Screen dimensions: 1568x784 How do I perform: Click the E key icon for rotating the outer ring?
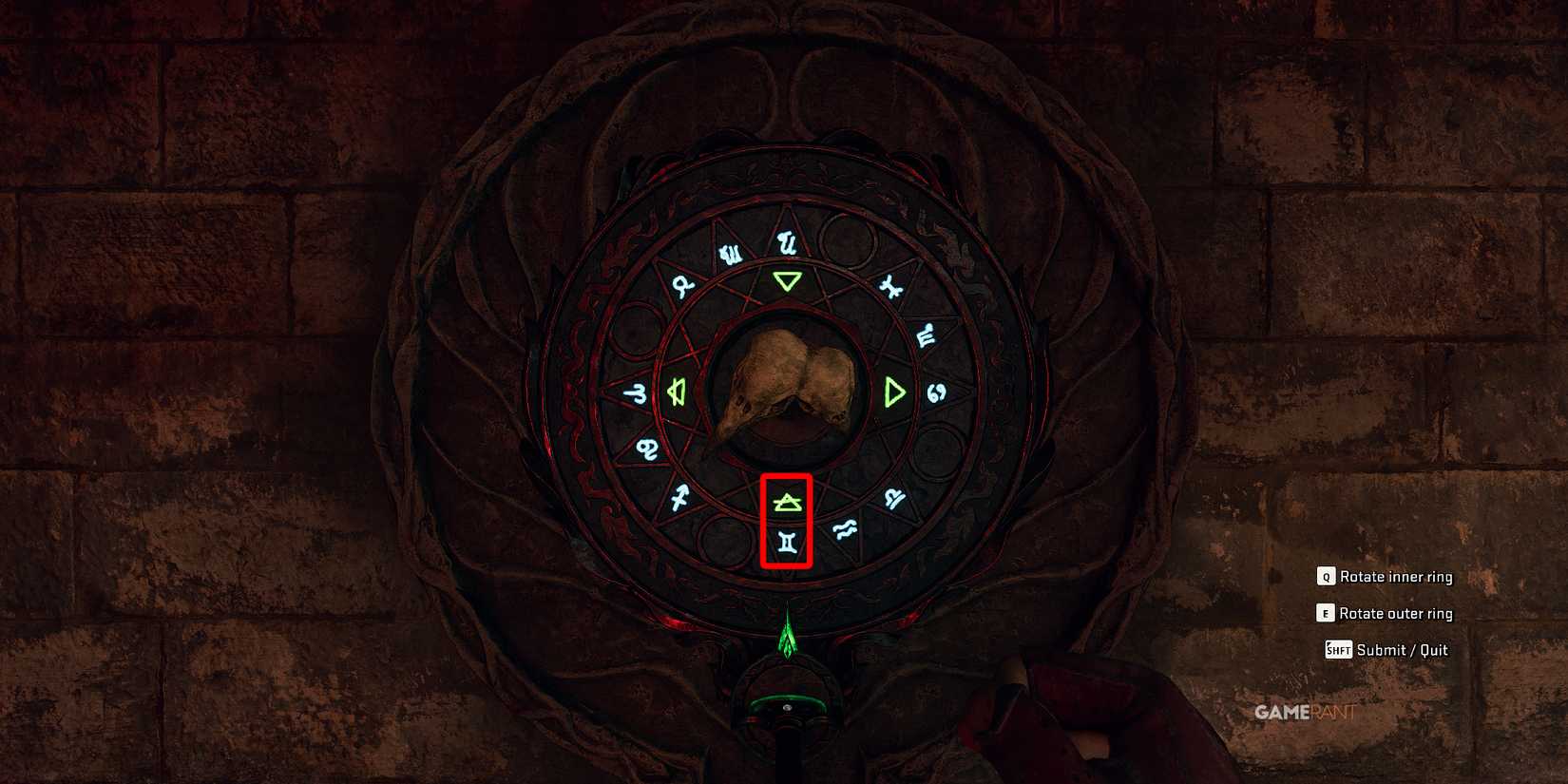[x=1325, y=614]
